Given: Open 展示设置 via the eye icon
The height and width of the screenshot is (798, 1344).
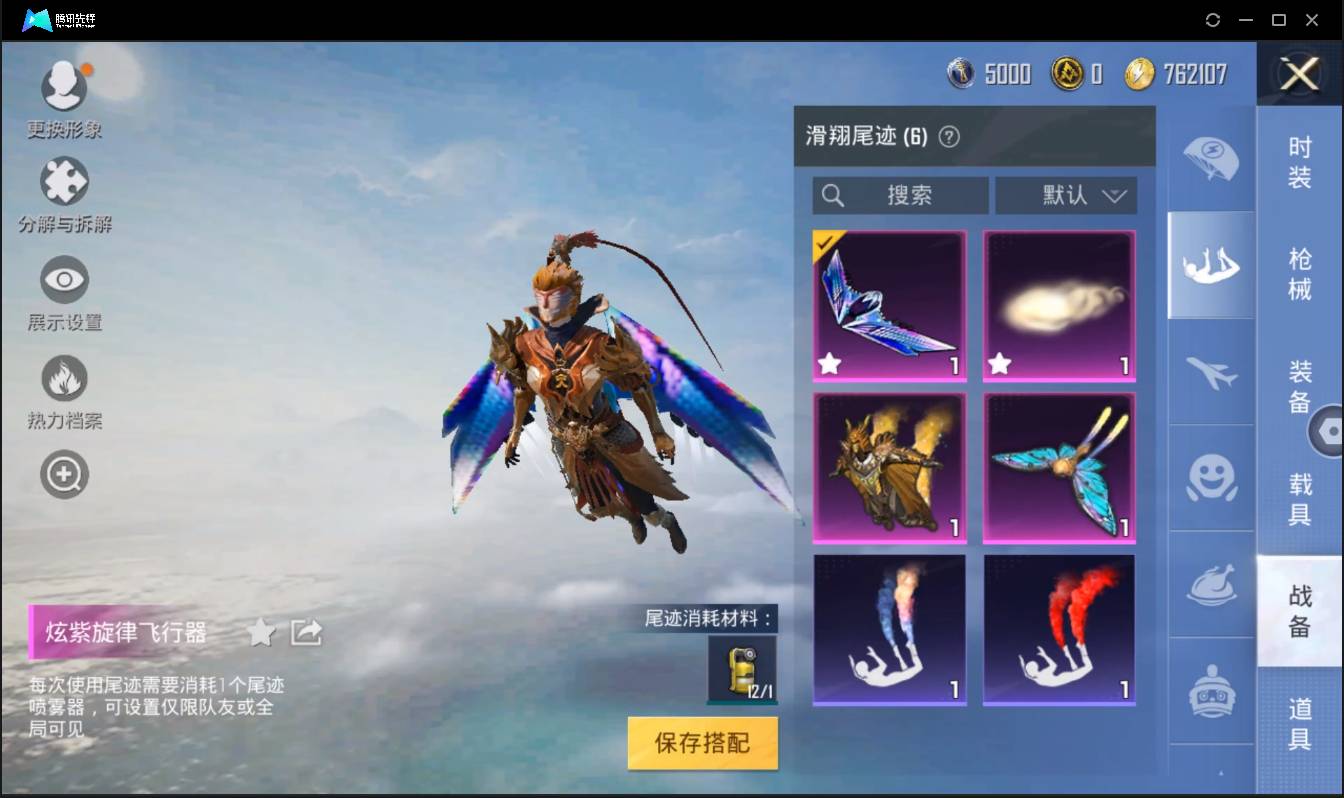Looking at the screenshot, I should tap(64, 280).
